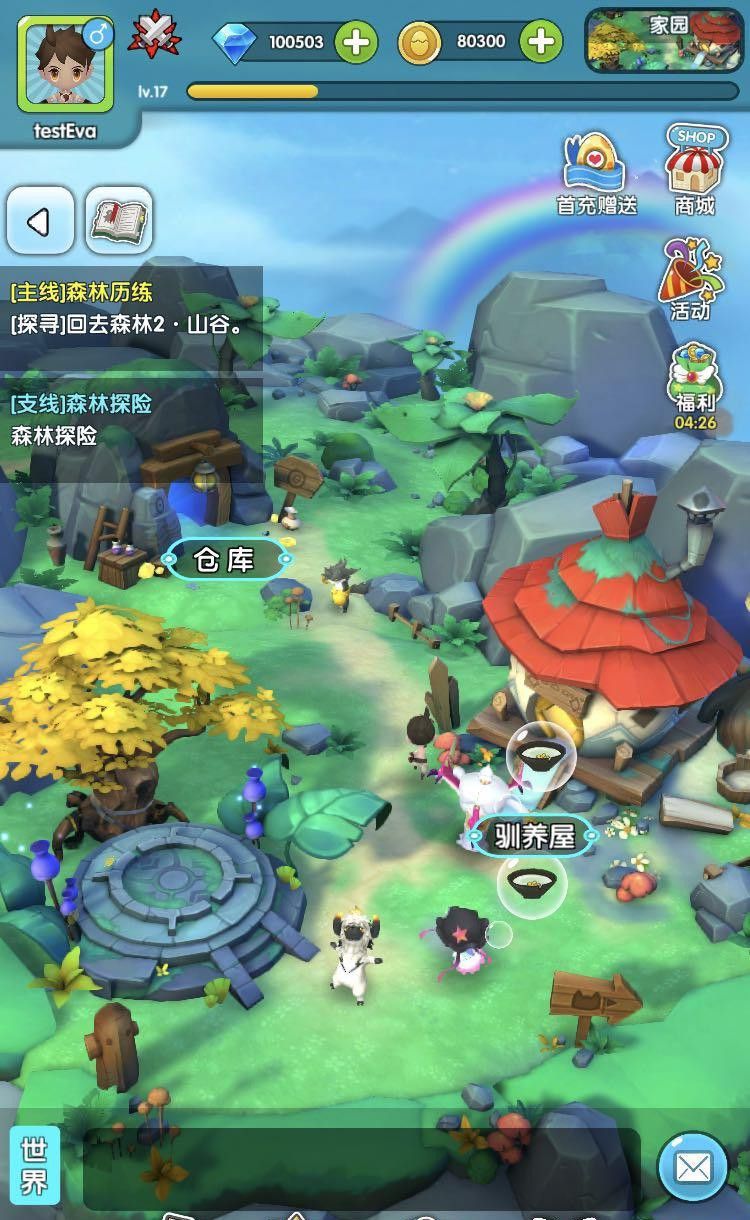Open the 商城 shop

(694, 170)
